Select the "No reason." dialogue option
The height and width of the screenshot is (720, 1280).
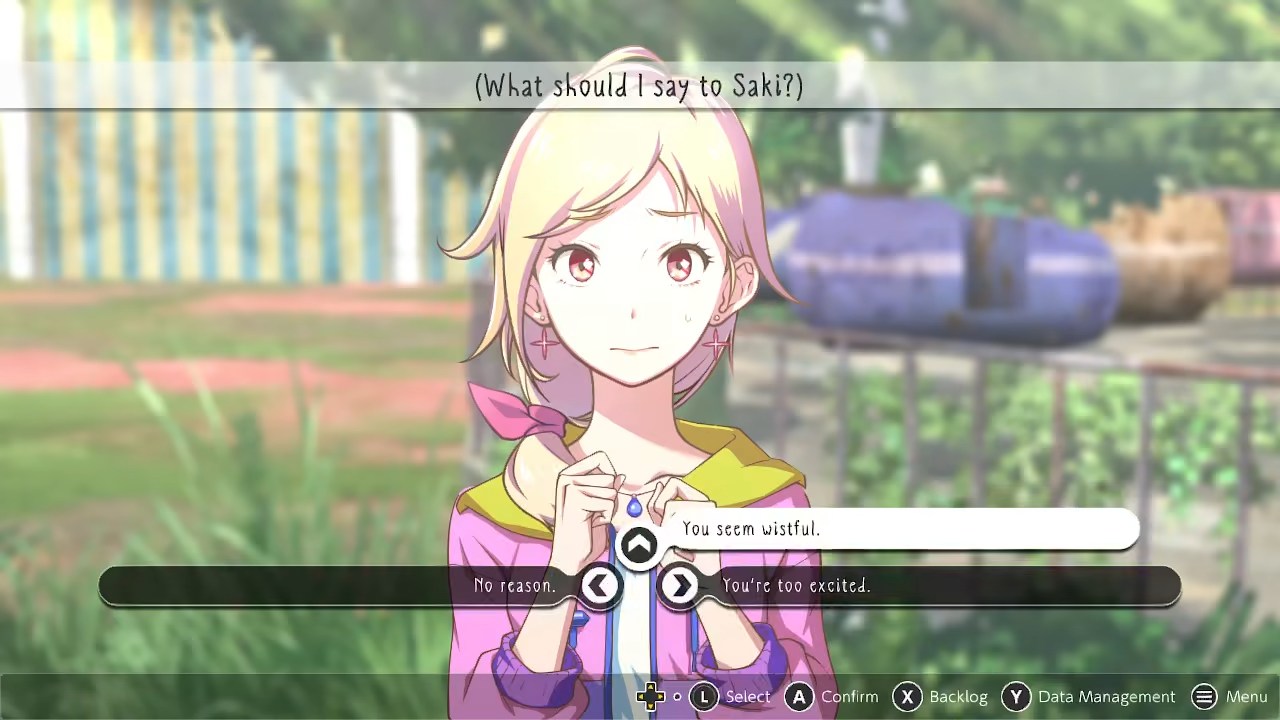[x=515, y=586]
